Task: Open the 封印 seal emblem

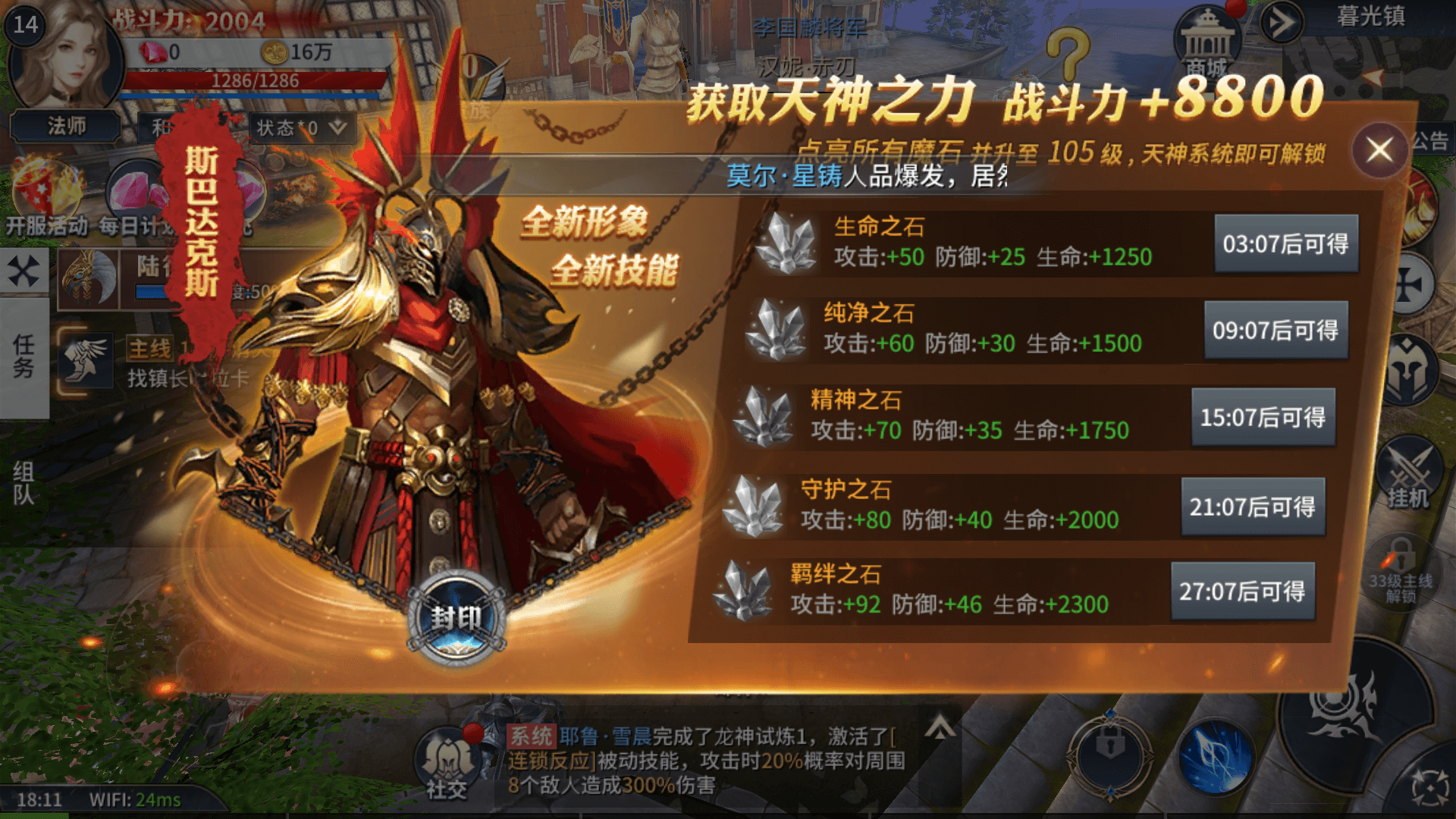Action: [457, 618]
